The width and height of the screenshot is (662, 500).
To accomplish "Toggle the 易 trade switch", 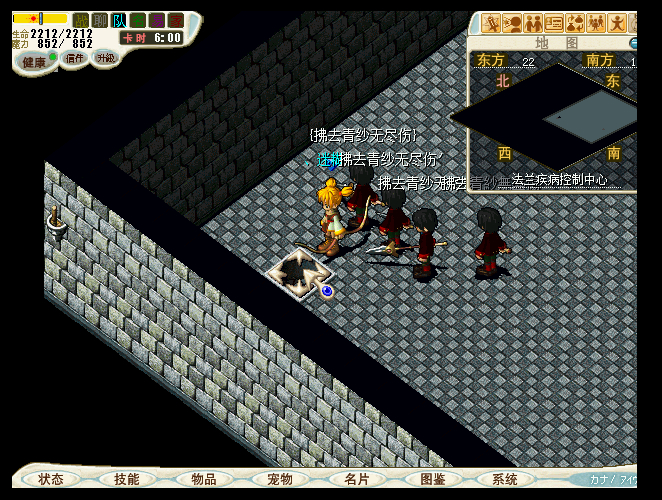I will 157,20.
